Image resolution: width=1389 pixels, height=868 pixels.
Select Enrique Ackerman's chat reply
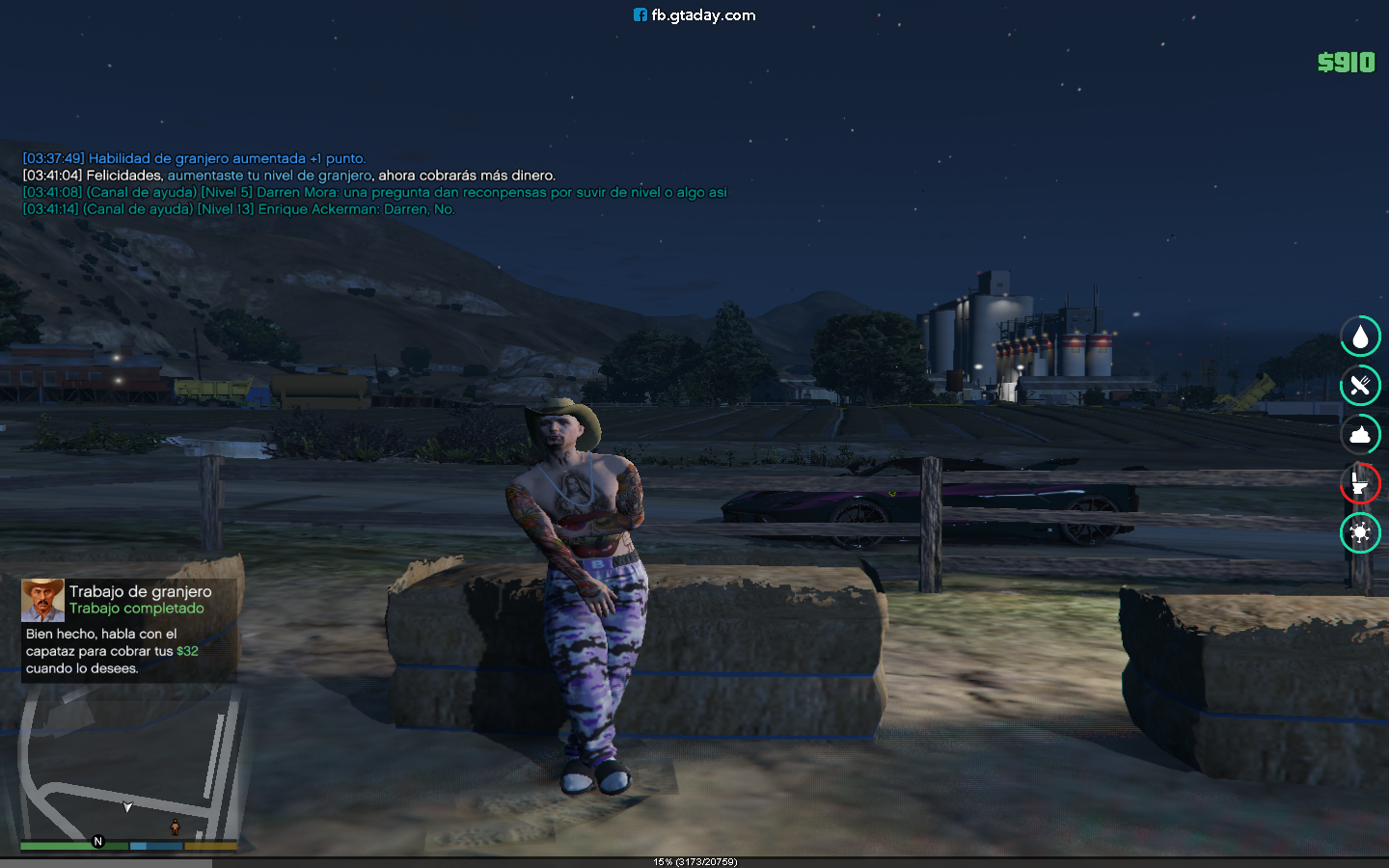point(238,209)
